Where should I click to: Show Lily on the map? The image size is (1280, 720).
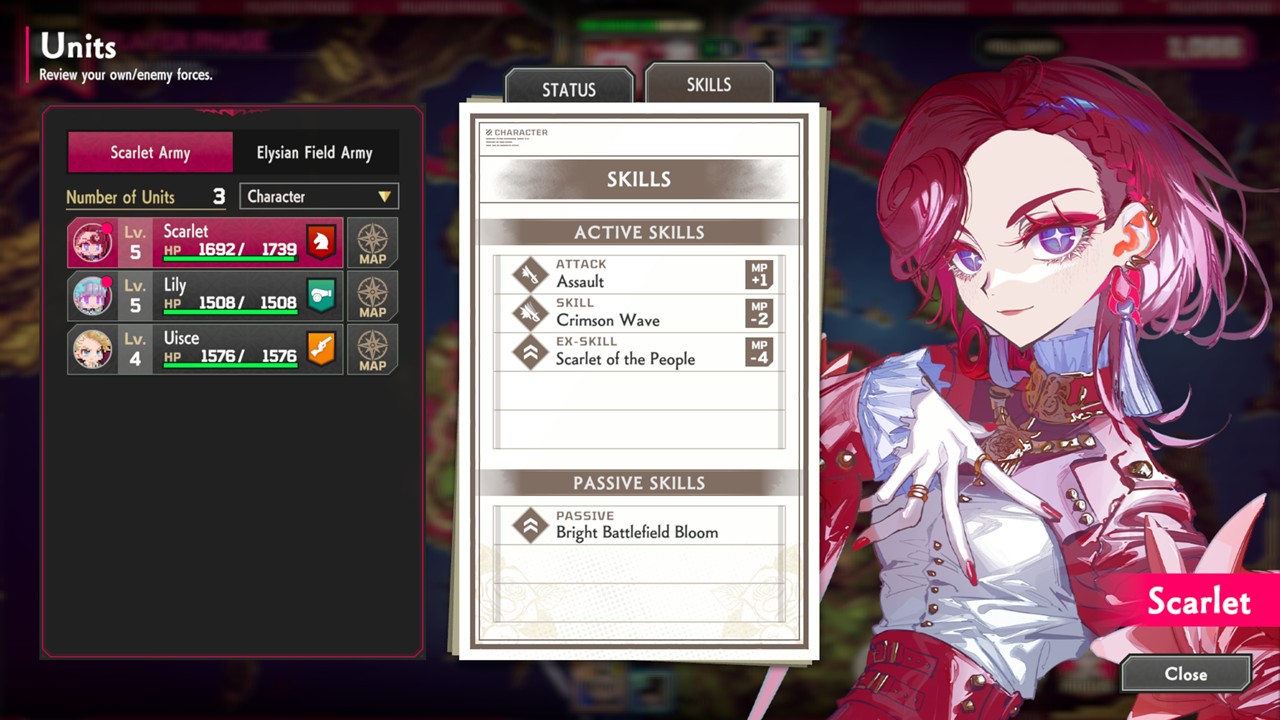coord(372,296)
